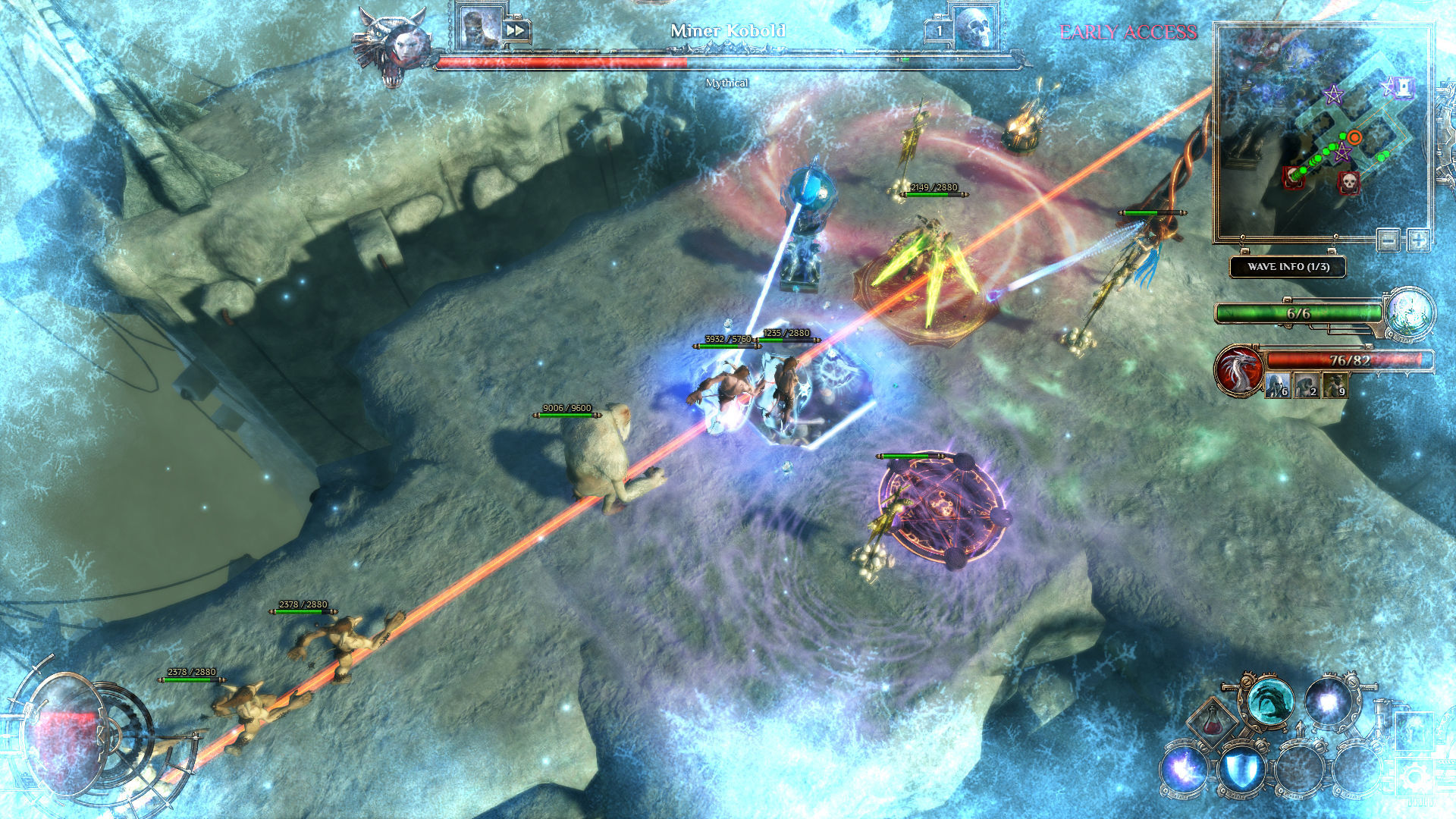Zoom out the minimap with minus button
The width and height of the screenshot is (1456, 819).
tap(1389, 240)
